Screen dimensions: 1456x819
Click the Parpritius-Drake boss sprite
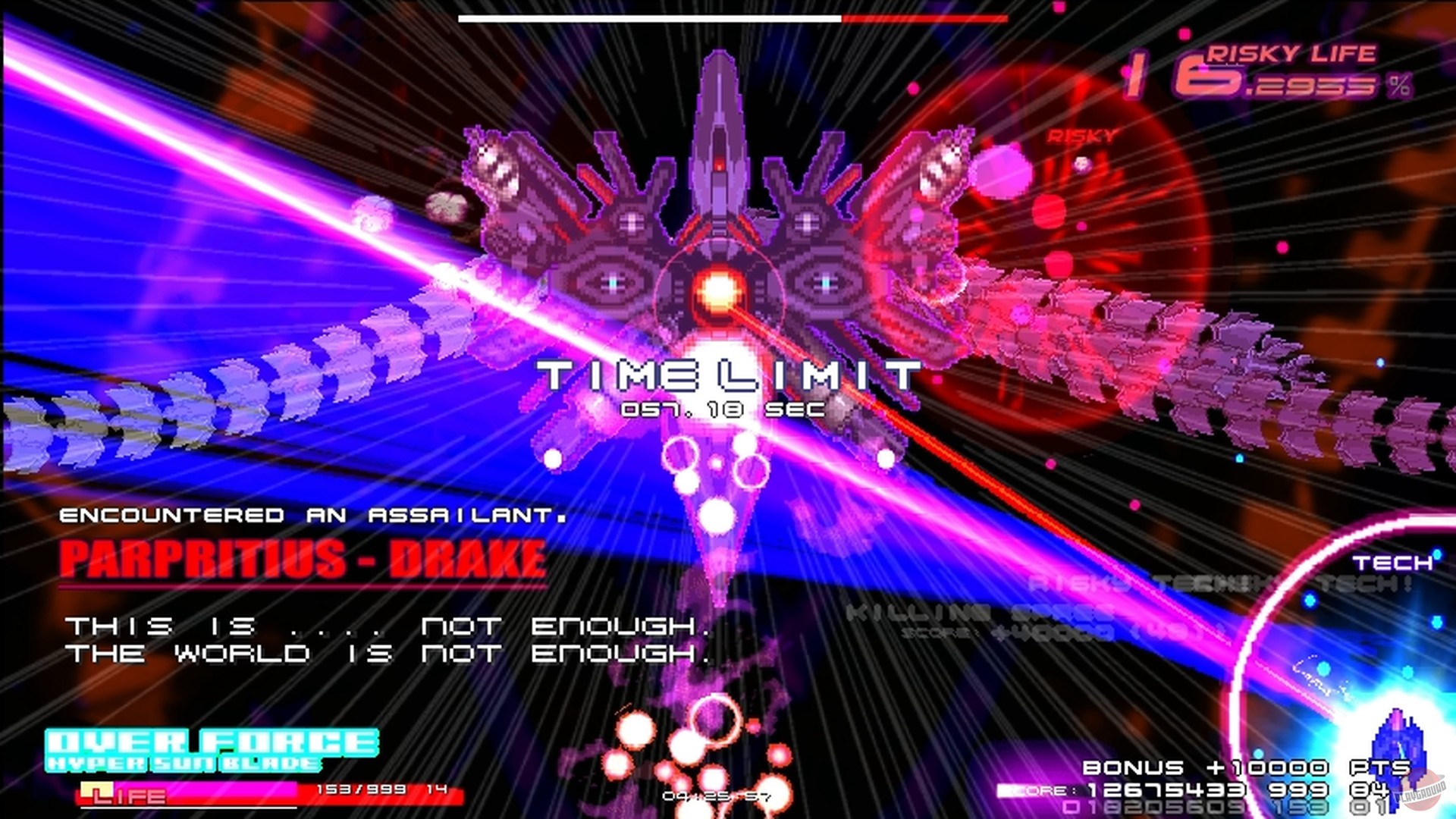[x=720, y=212]
